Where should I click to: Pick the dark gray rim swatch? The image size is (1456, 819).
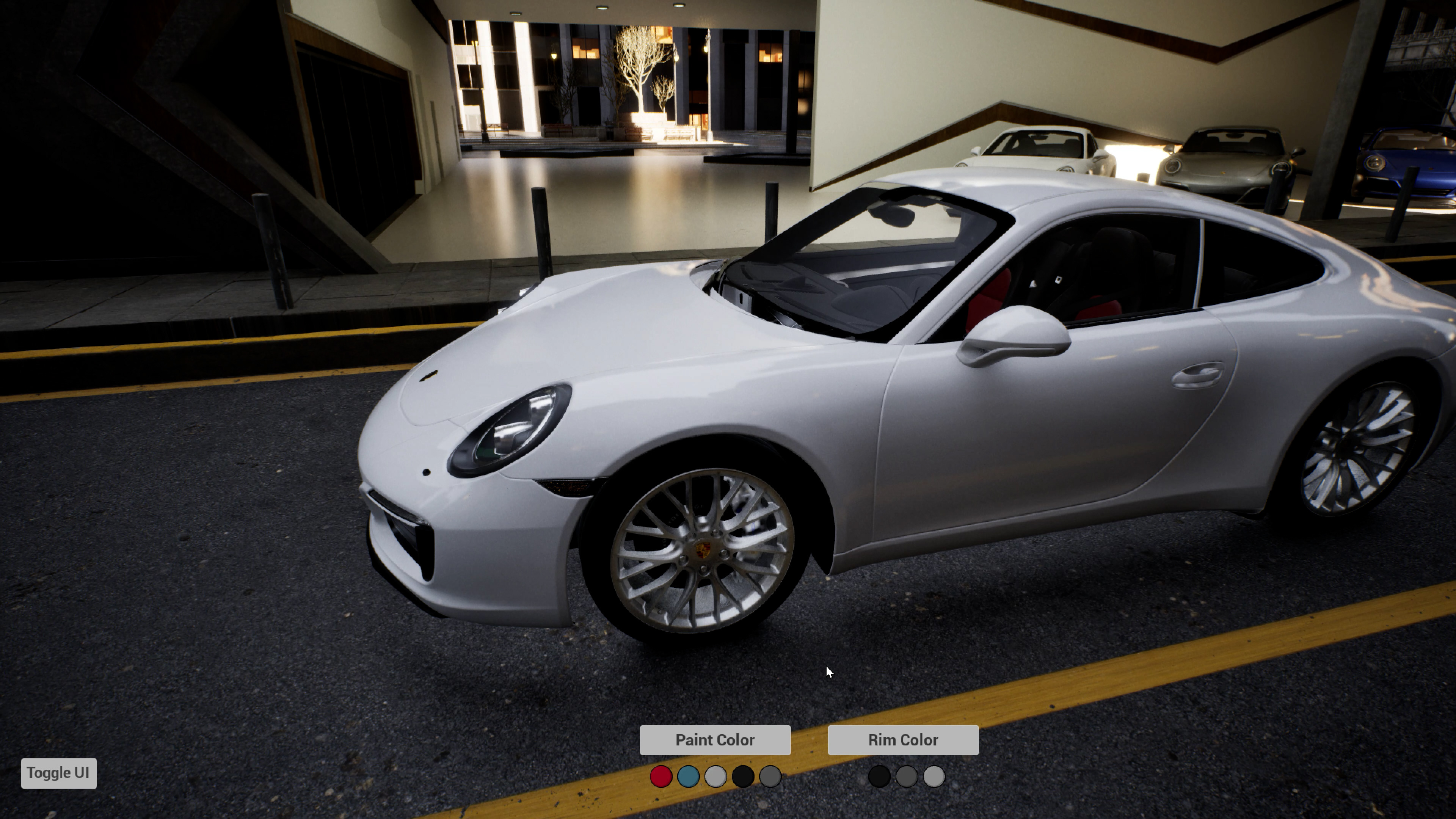pyautogui.click(x=907, y=777)
